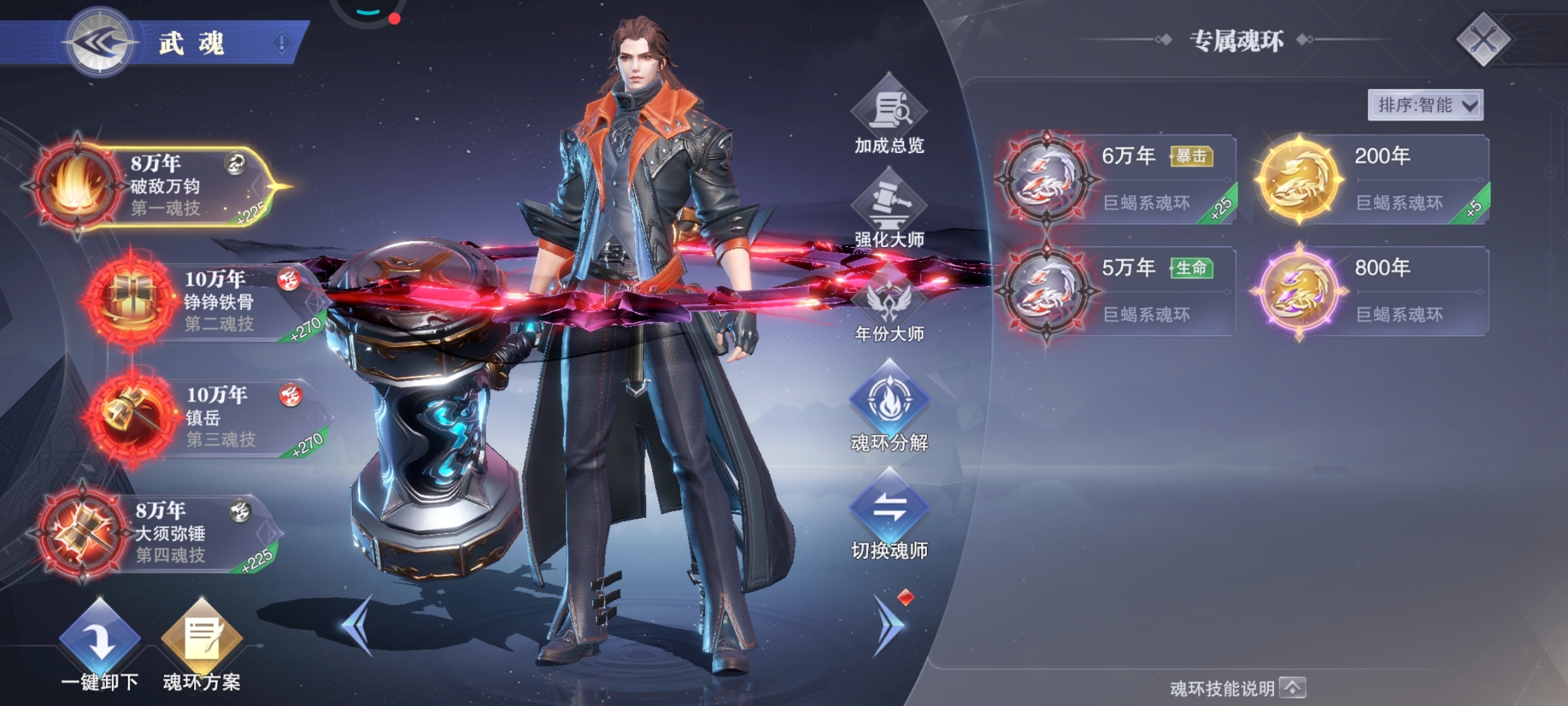Open the 排序:智能 sorting dropdown
Screen dimensions: 1568x706
(1425, 105)
